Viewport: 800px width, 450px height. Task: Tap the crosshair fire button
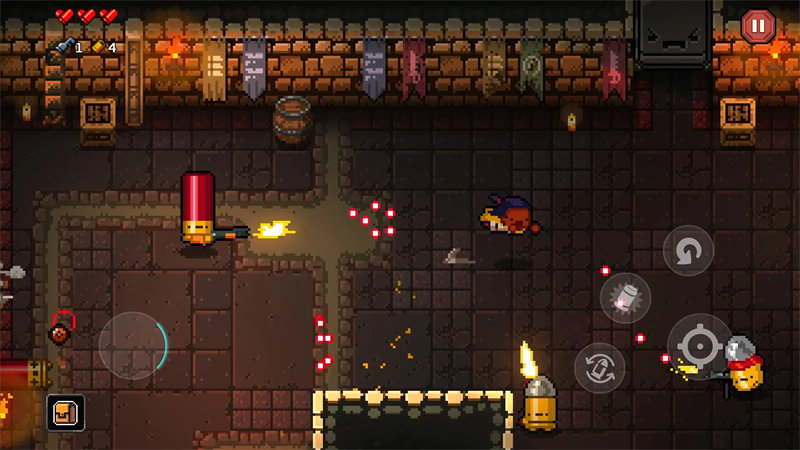(x=700, y=346)
